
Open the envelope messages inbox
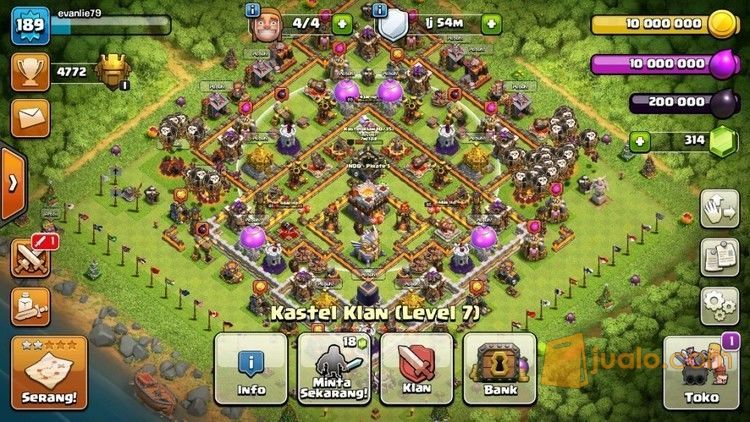tap(30, 117)
